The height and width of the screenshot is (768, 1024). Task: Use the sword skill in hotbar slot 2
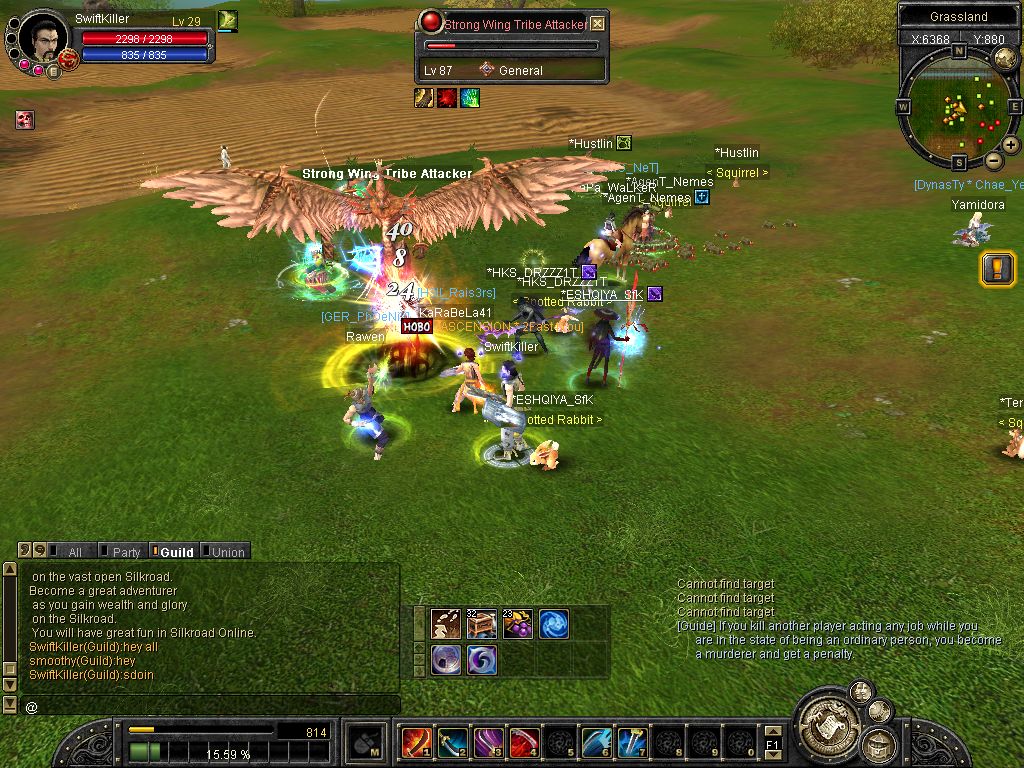(452, 742)
